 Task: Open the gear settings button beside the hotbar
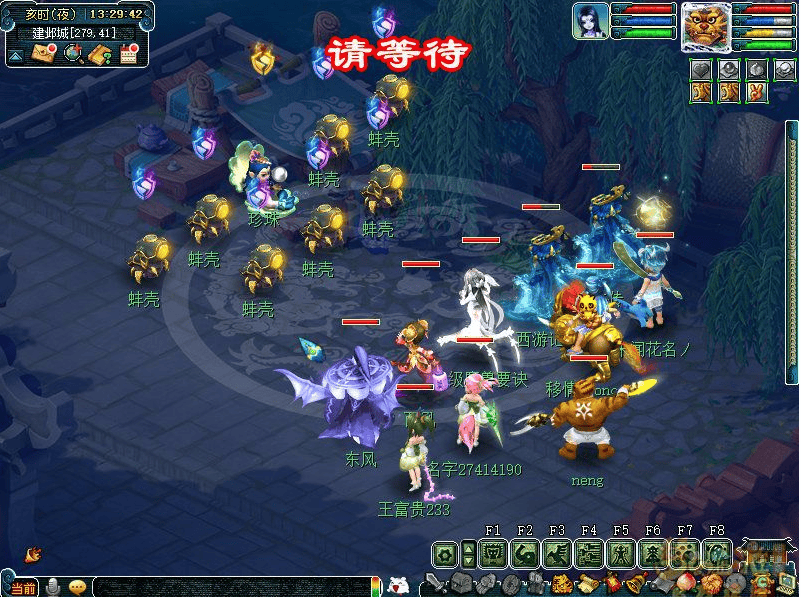pos(445,553)
